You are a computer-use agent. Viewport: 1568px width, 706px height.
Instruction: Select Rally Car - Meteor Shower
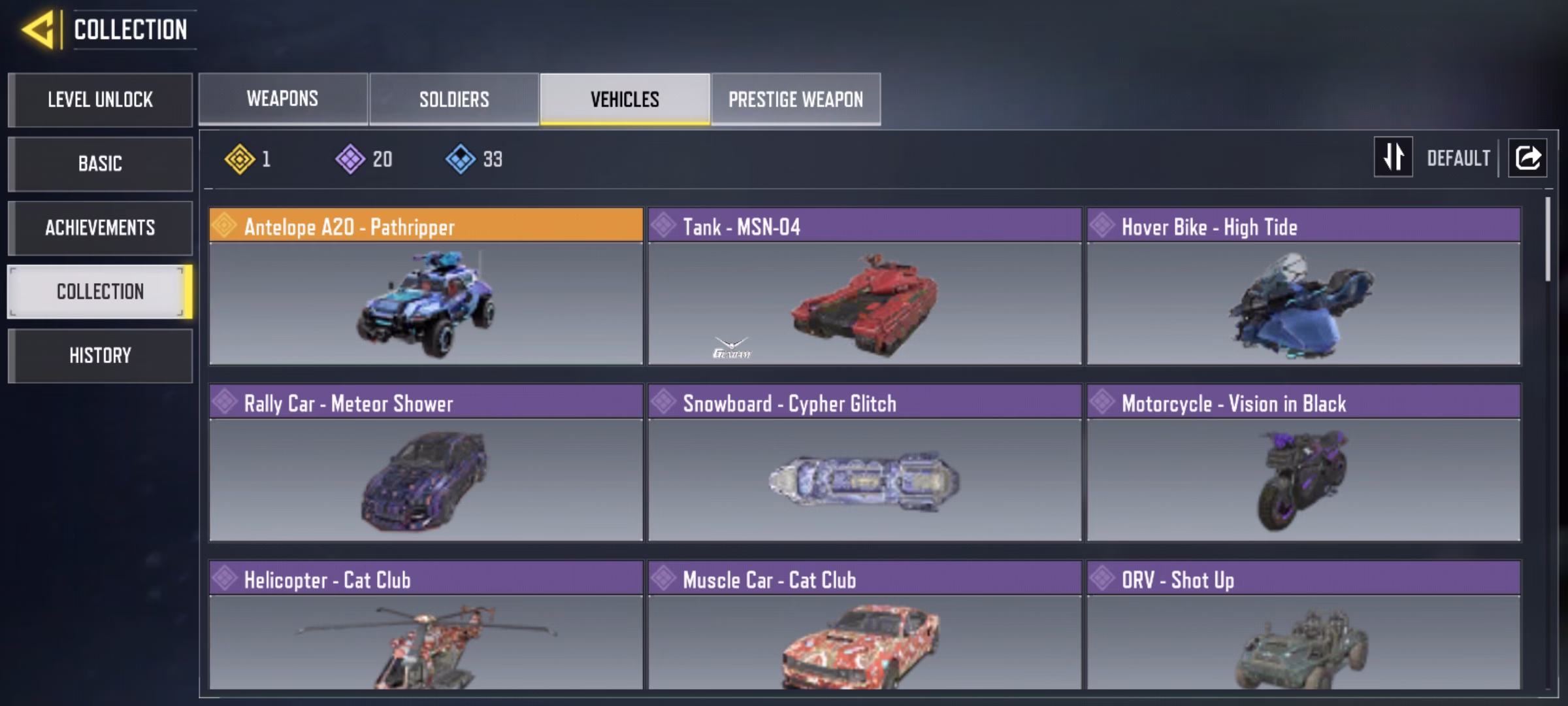pos(426,463)
